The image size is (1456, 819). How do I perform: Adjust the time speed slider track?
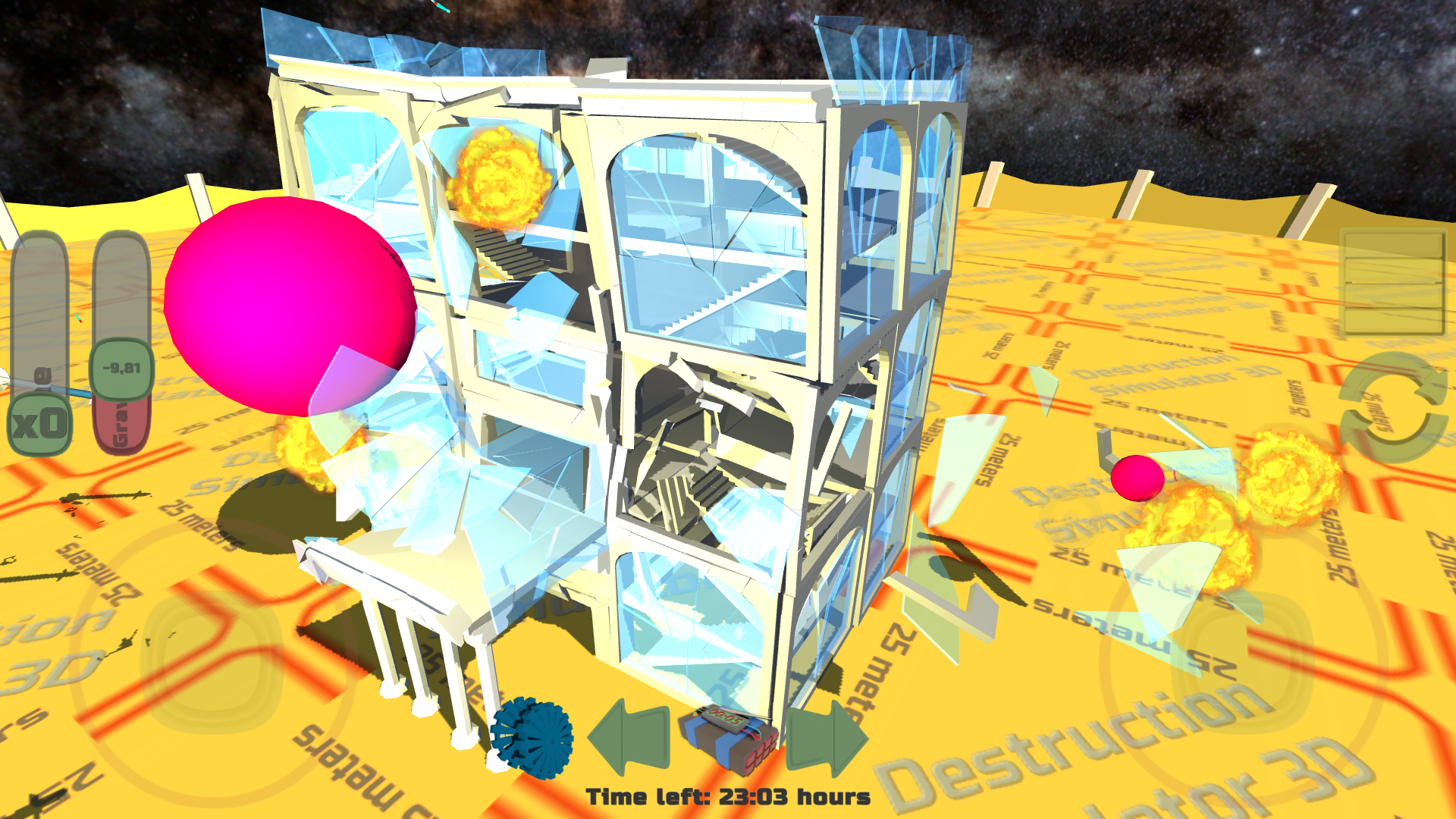point(42,318)
